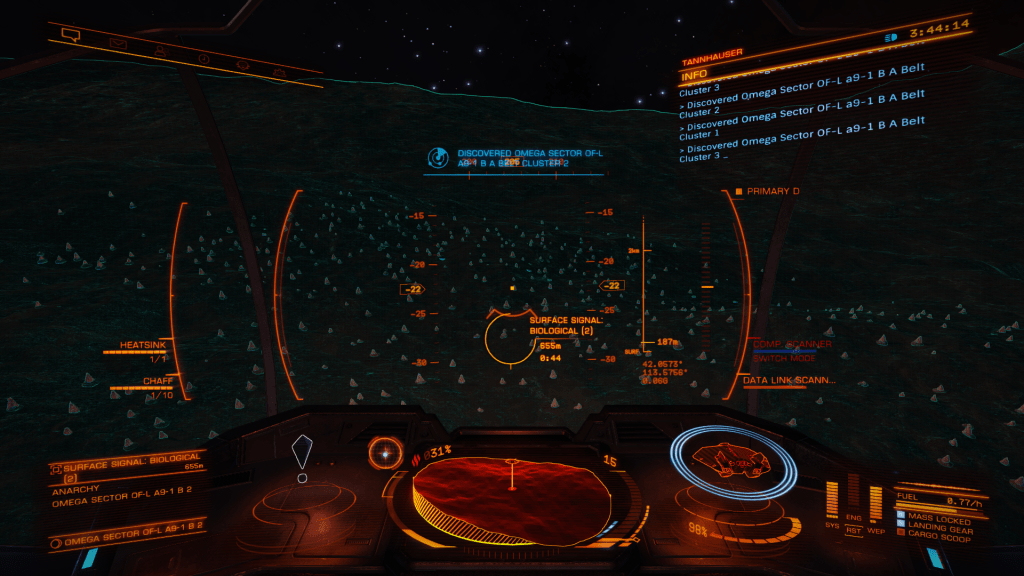Open the chat speech bubble tab
This screenshot has height=576, width=1024.
70,35
